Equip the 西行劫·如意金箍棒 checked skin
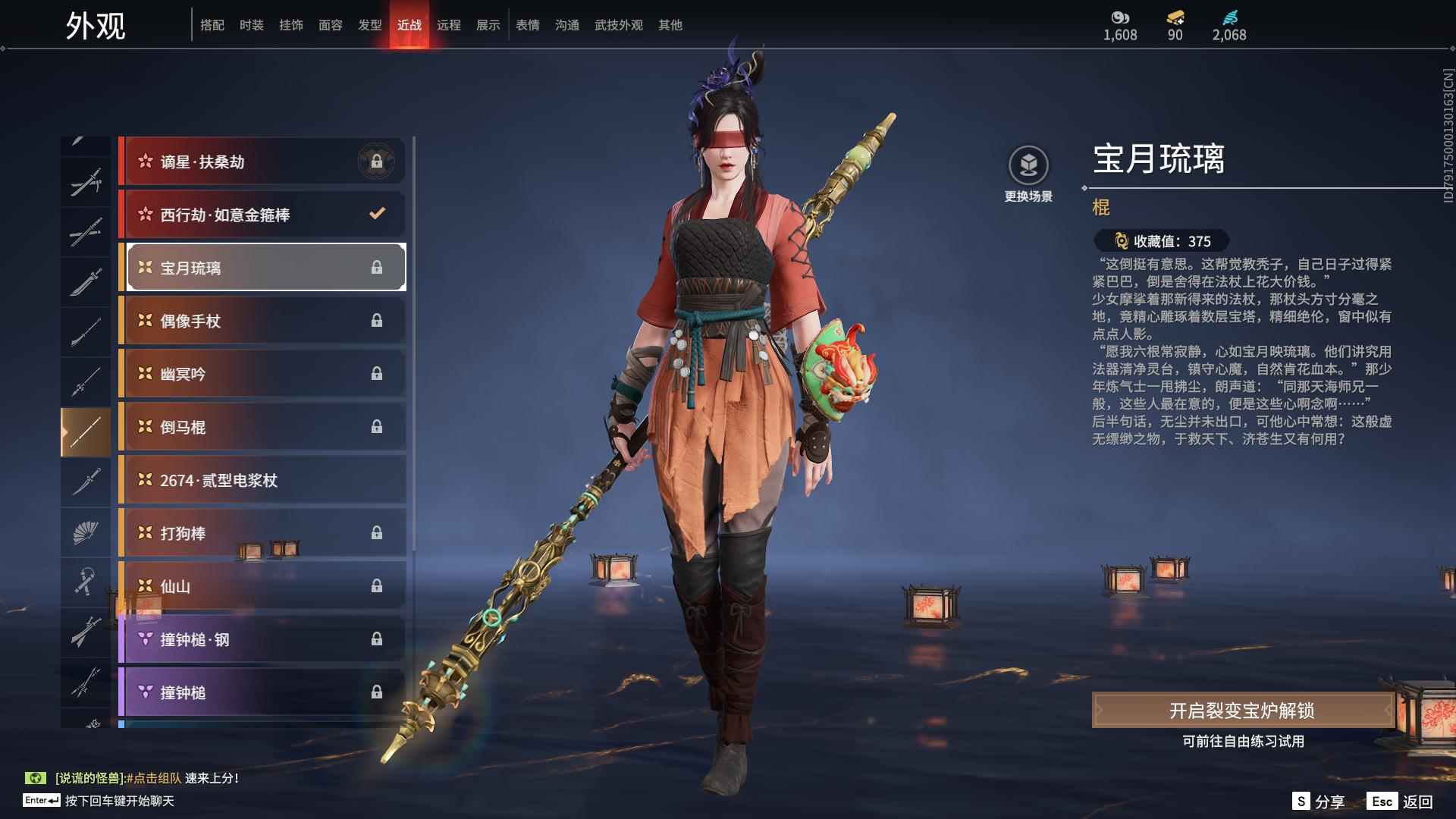This screenshot has height=819, width=1456. [262, 214]
